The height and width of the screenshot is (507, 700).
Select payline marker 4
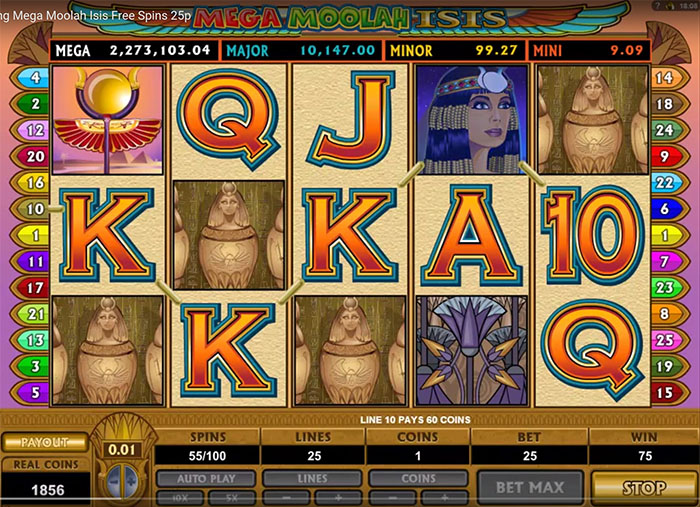click(36, 77)
